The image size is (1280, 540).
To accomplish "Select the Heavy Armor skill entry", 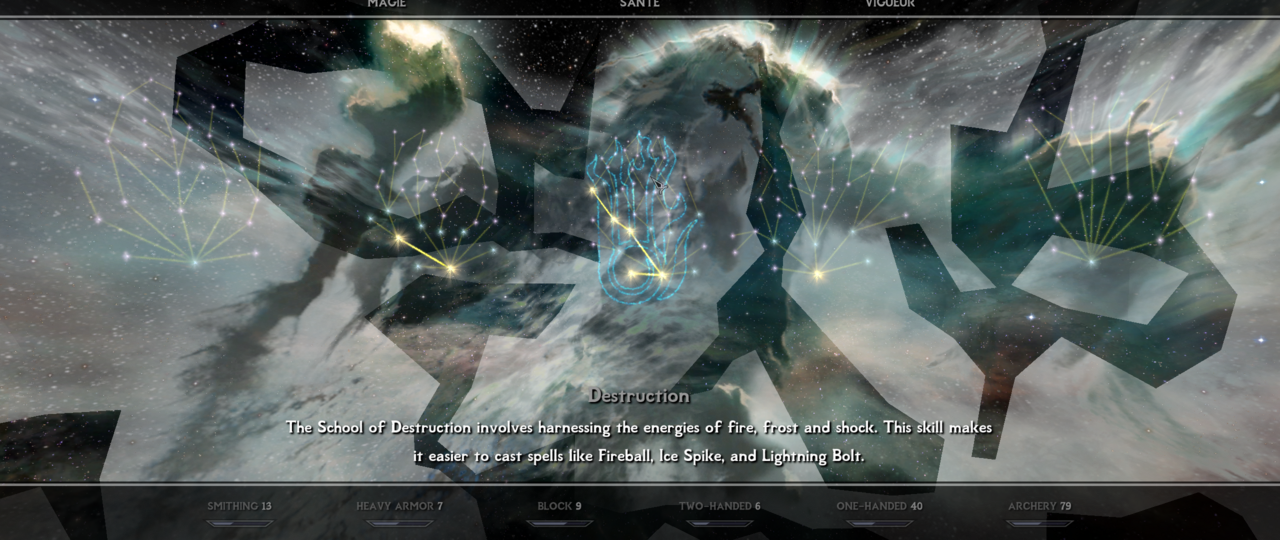I will click(x=399, y=506).
